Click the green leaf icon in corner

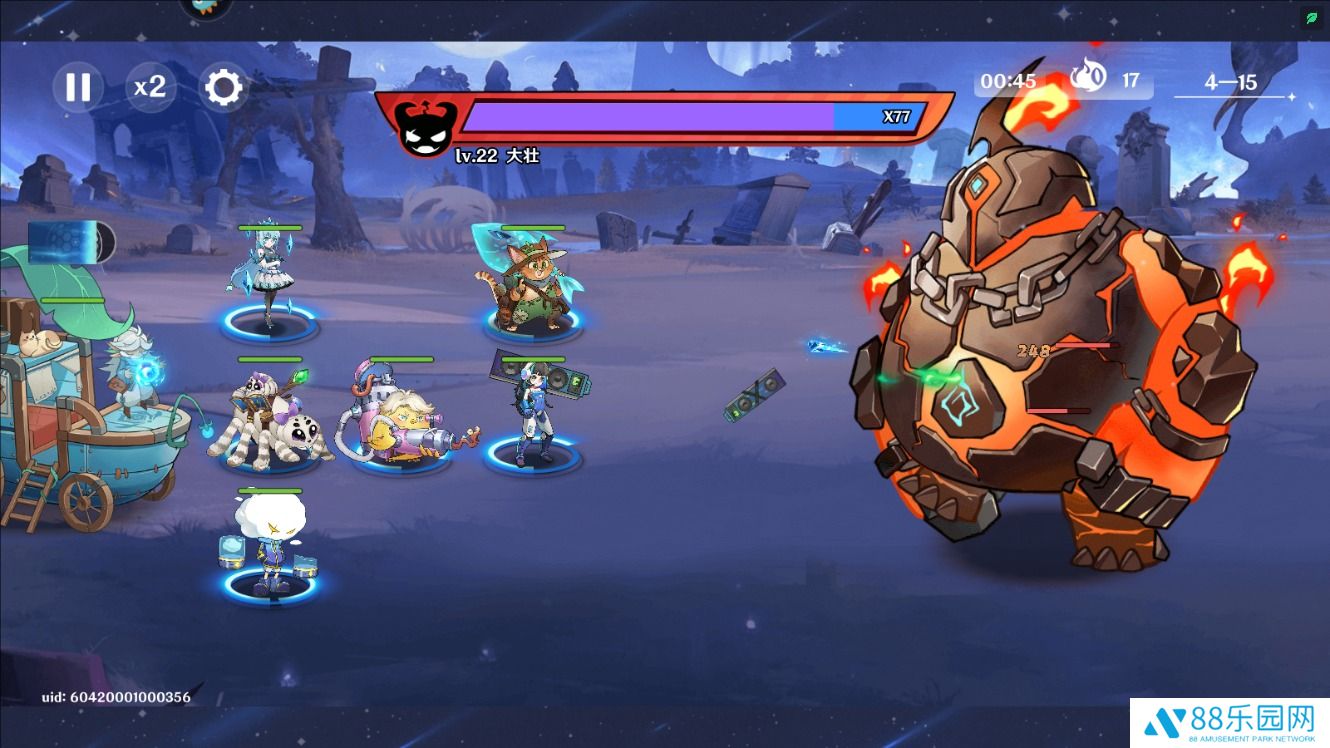(x=1311, y=18)
